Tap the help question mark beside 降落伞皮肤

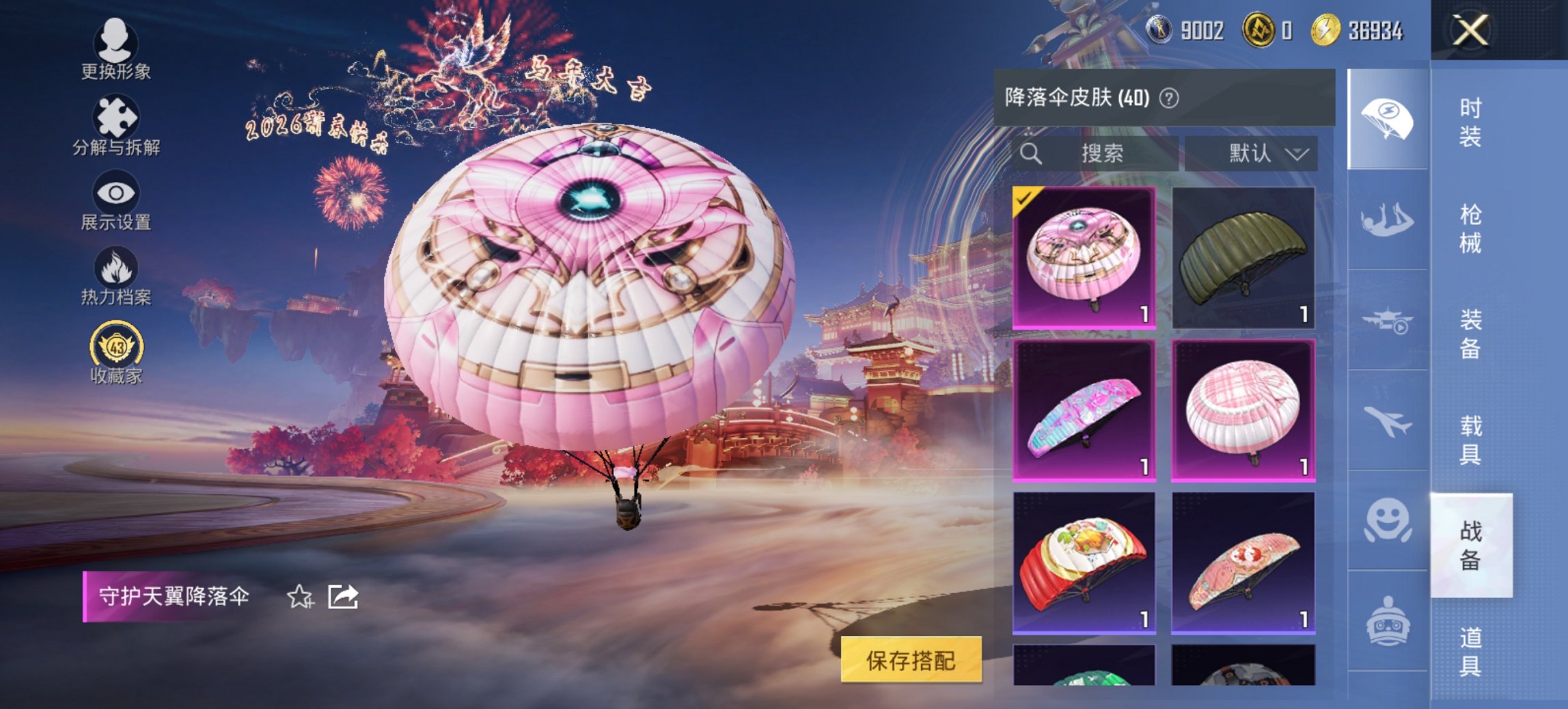coord(1168,96)
